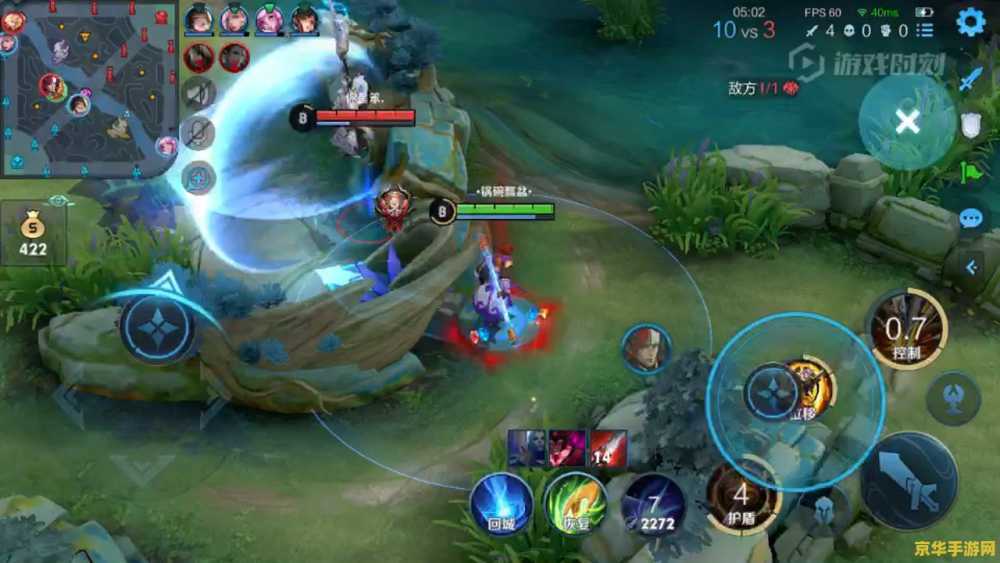Viewport: 1000px width, 563px height.
Task: Send the blue sword attack signal
Action: click(970, 79)
